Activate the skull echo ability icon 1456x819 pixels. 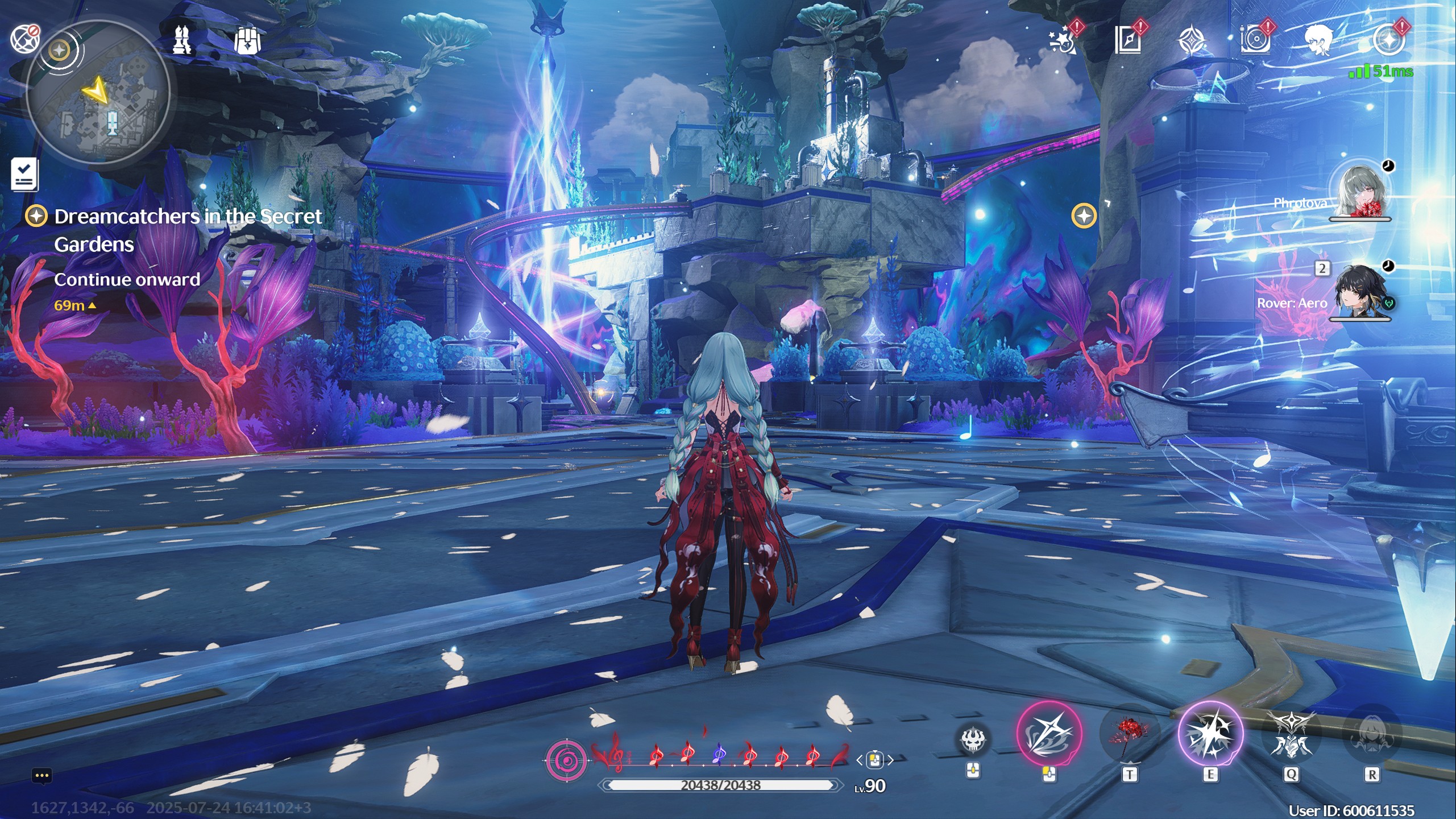973,739
